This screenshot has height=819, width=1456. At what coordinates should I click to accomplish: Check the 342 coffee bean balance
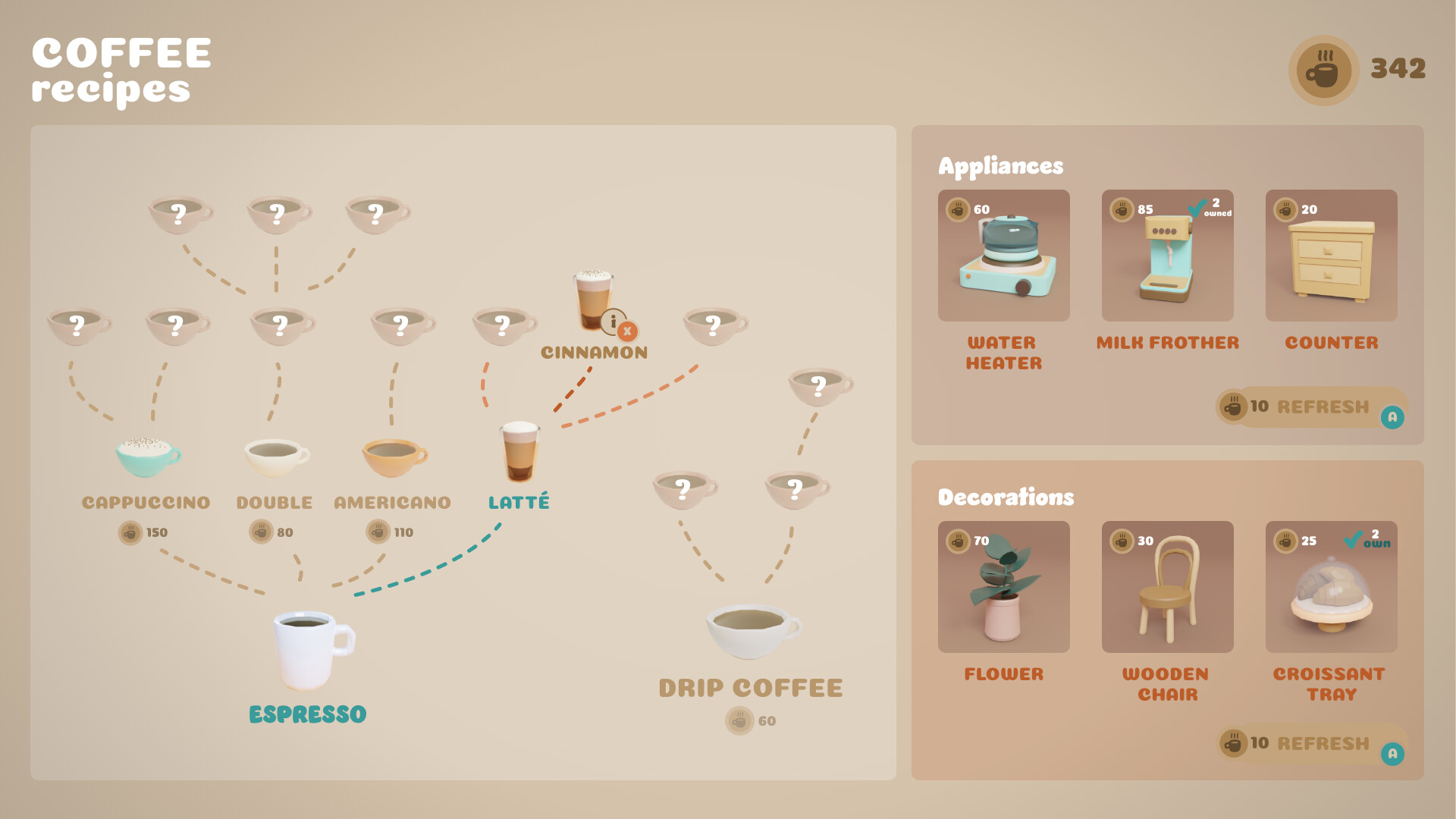[x=1398, y=69]
